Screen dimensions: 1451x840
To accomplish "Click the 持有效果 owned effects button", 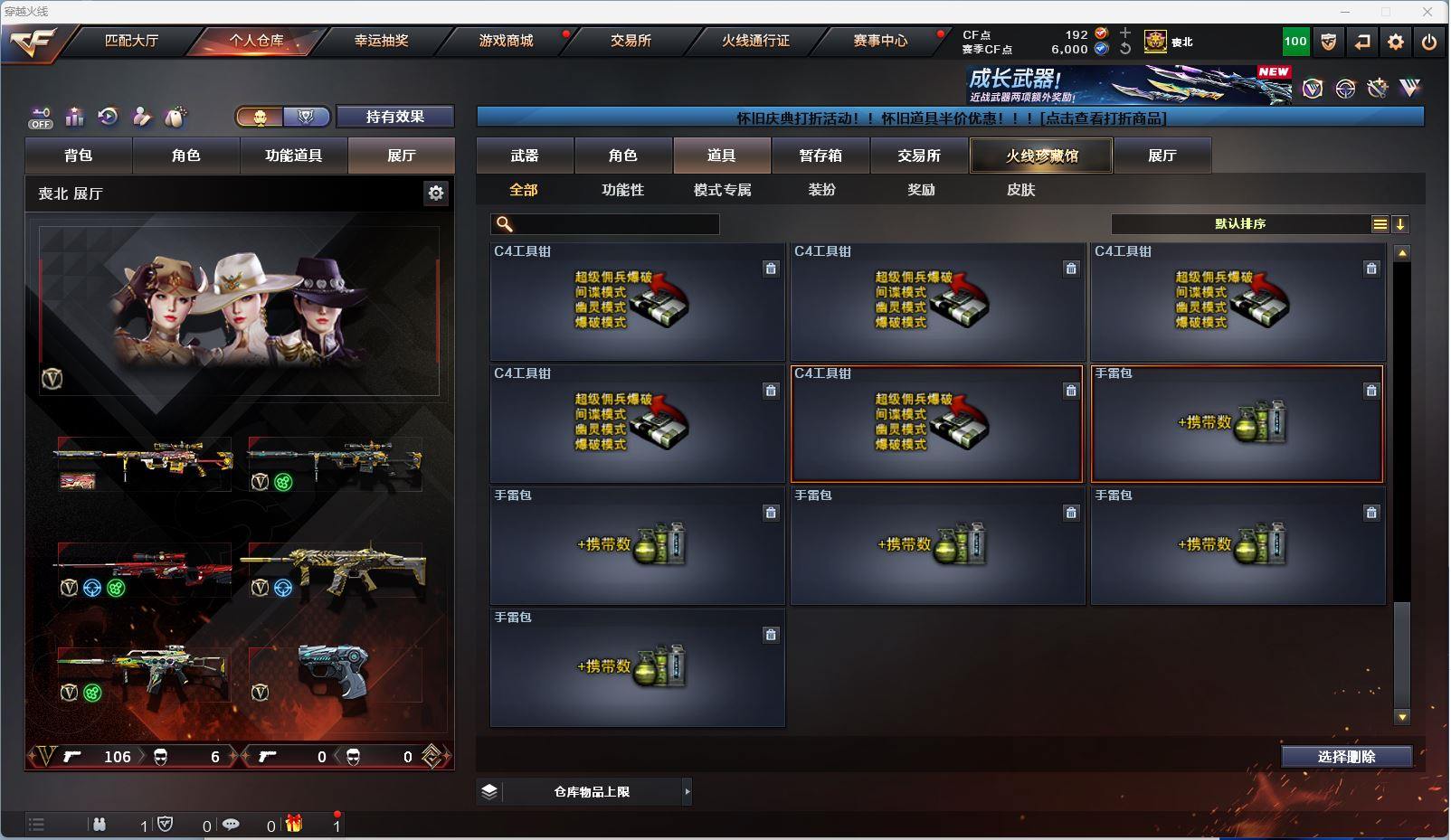I will click(x=394, y=117).
